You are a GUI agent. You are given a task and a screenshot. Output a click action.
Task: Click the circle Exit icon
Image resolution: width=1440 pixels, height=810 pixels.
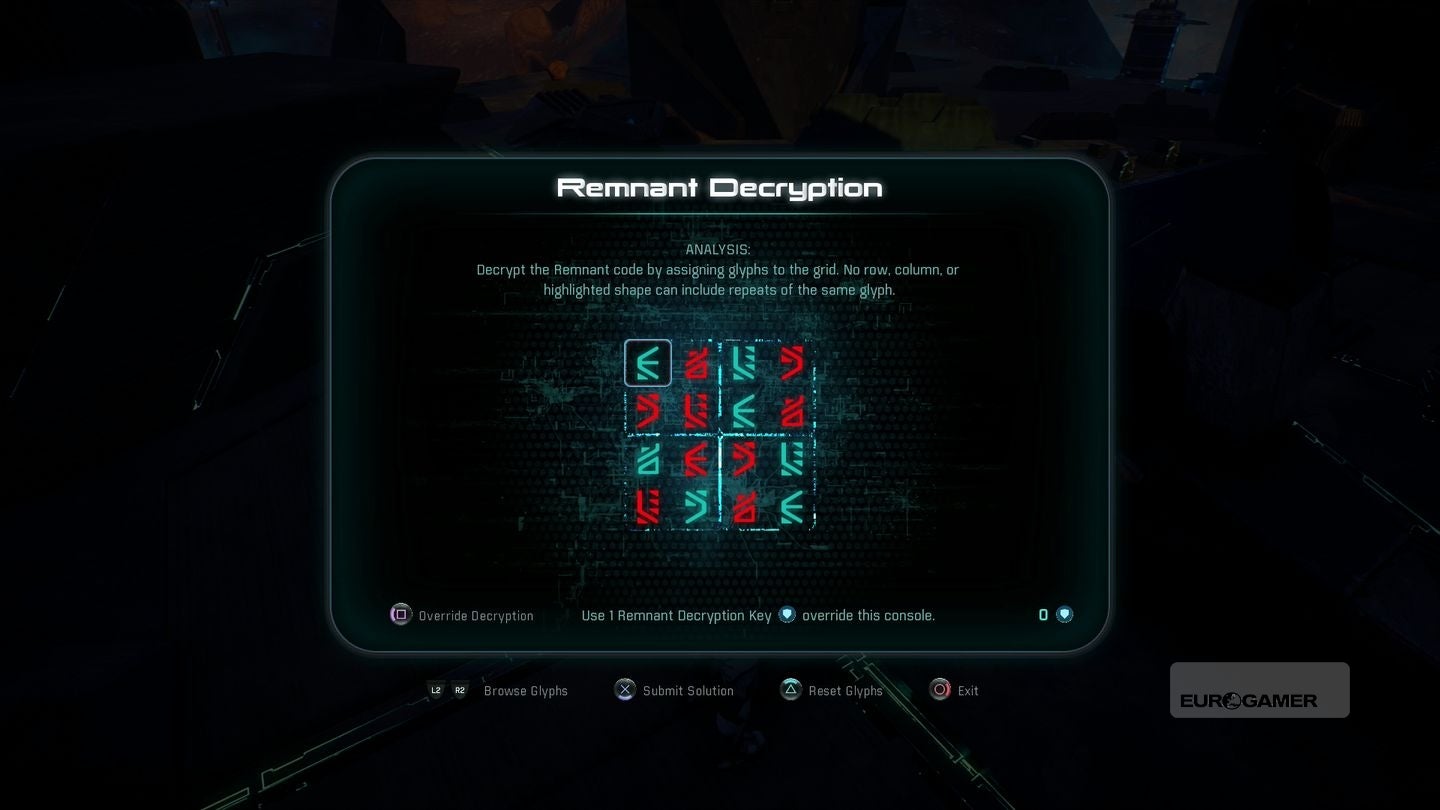(939, 690)
